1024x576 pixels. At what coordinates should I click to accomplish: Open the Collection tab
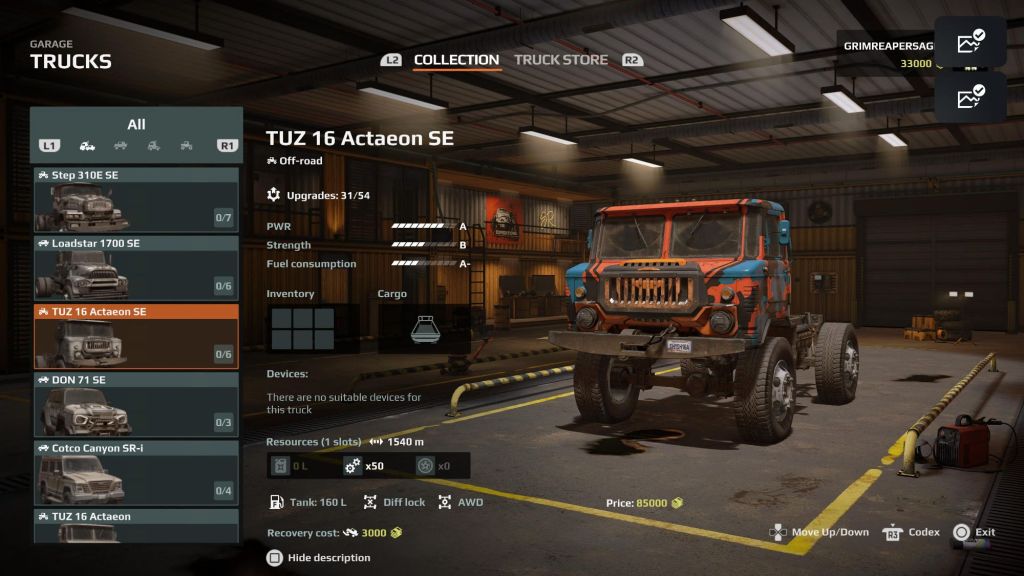coord(456,60)
